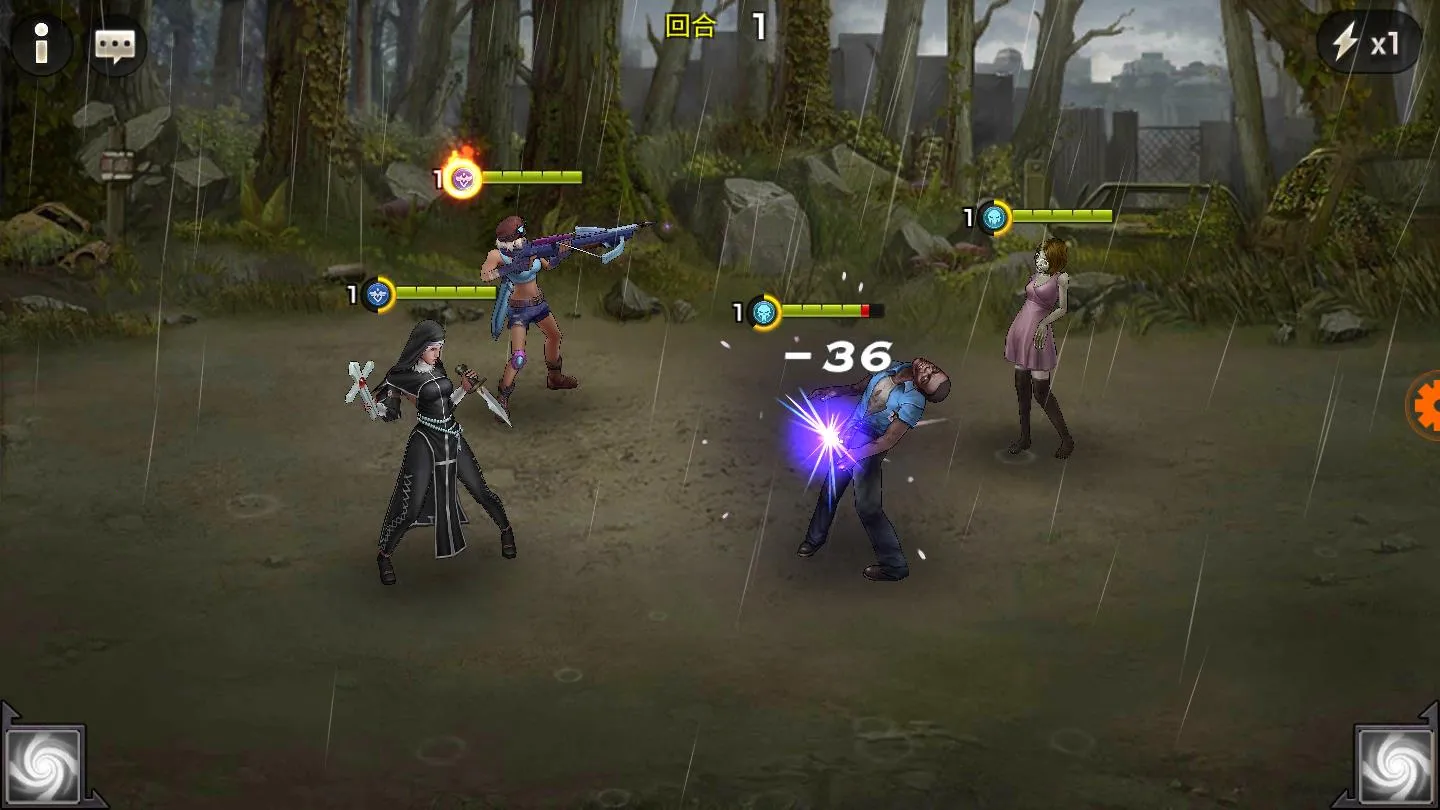The image size is (1440, 810).
Task: Open the orange gear settings
Action: (x=1426, y=405)
